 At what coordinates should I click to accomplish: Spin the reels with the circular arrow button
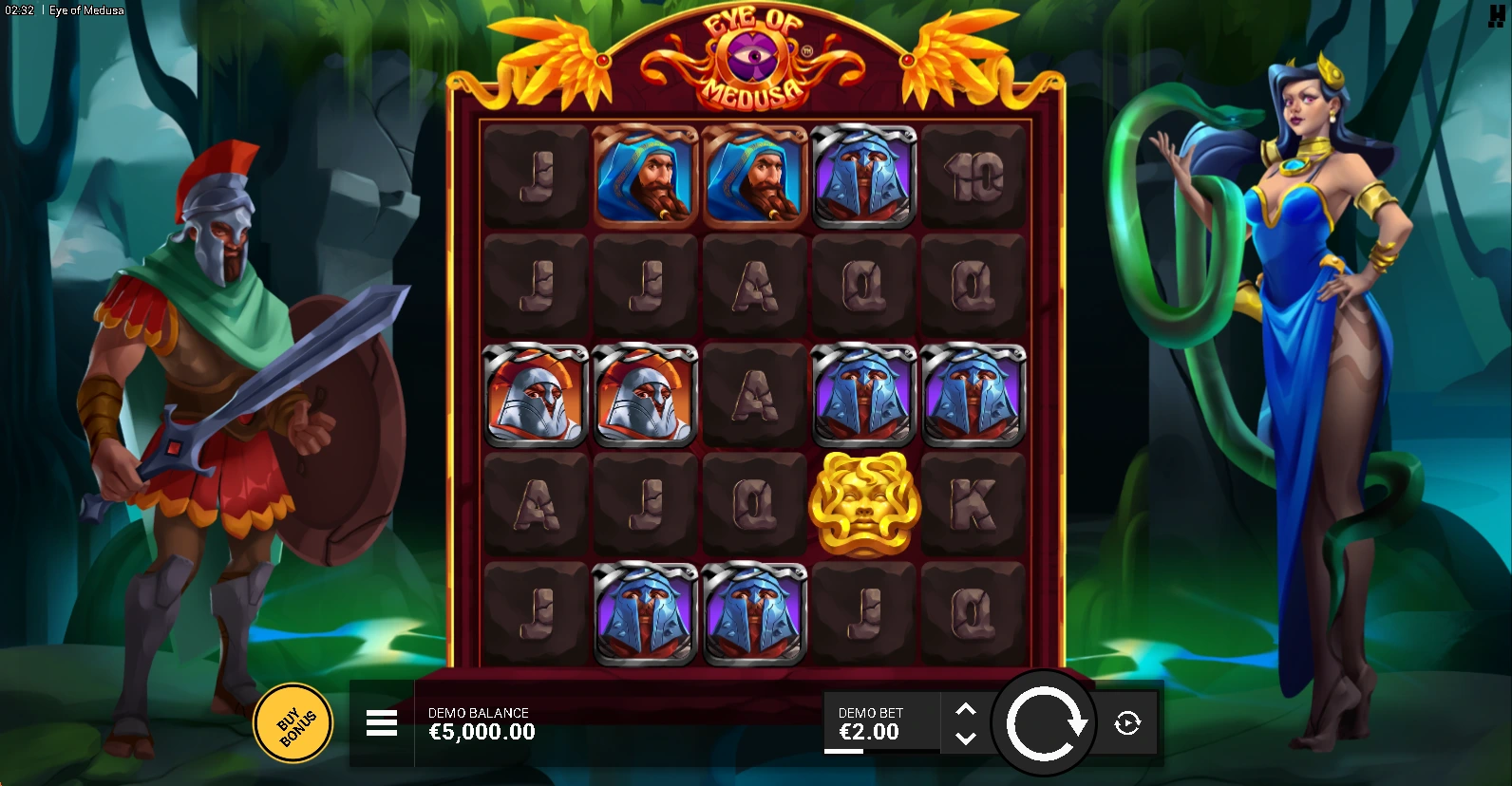[x=1044, y=723]
